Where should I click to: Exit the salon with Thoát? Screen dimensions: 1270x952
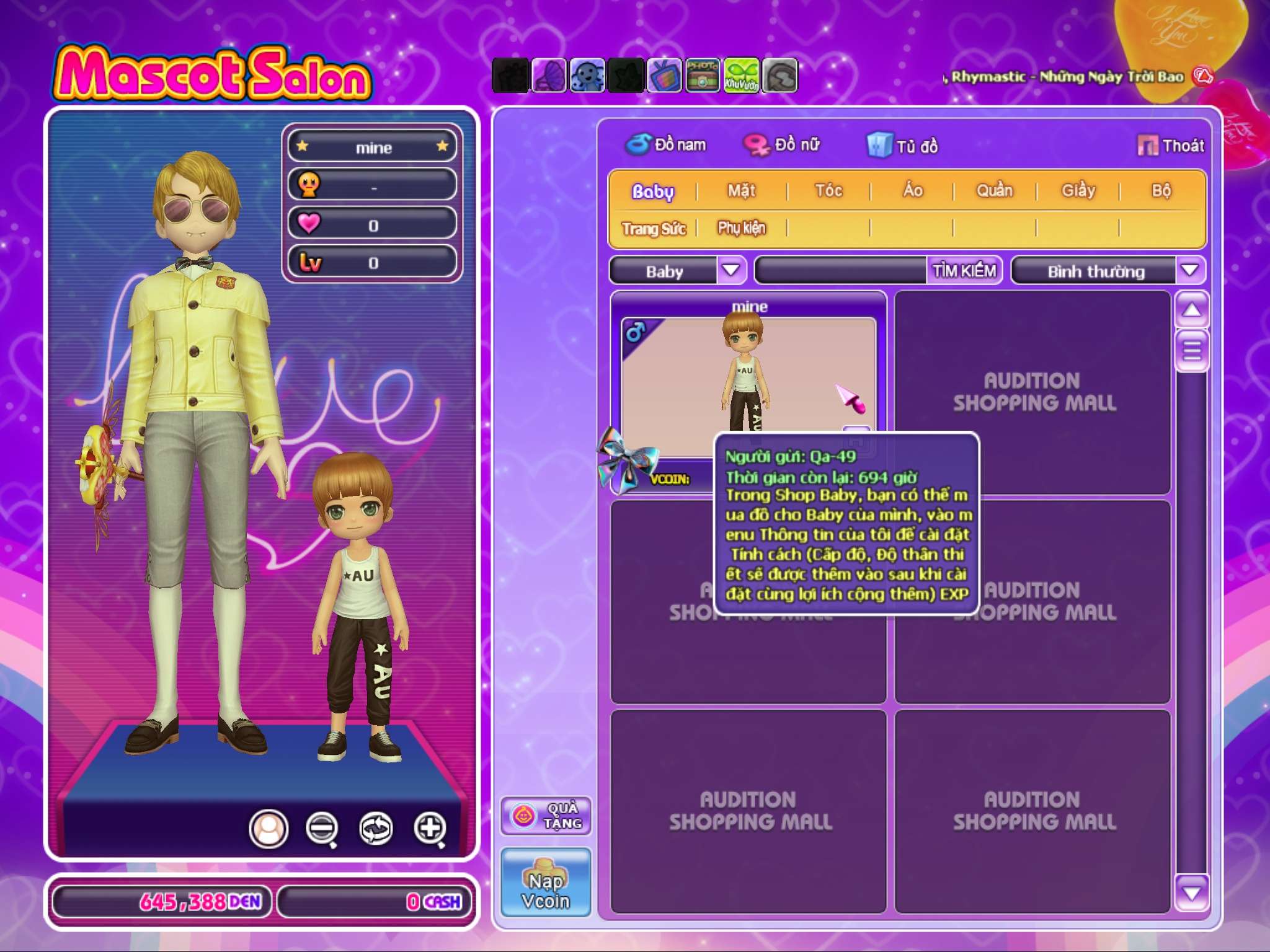click(x=1170, y=146)
